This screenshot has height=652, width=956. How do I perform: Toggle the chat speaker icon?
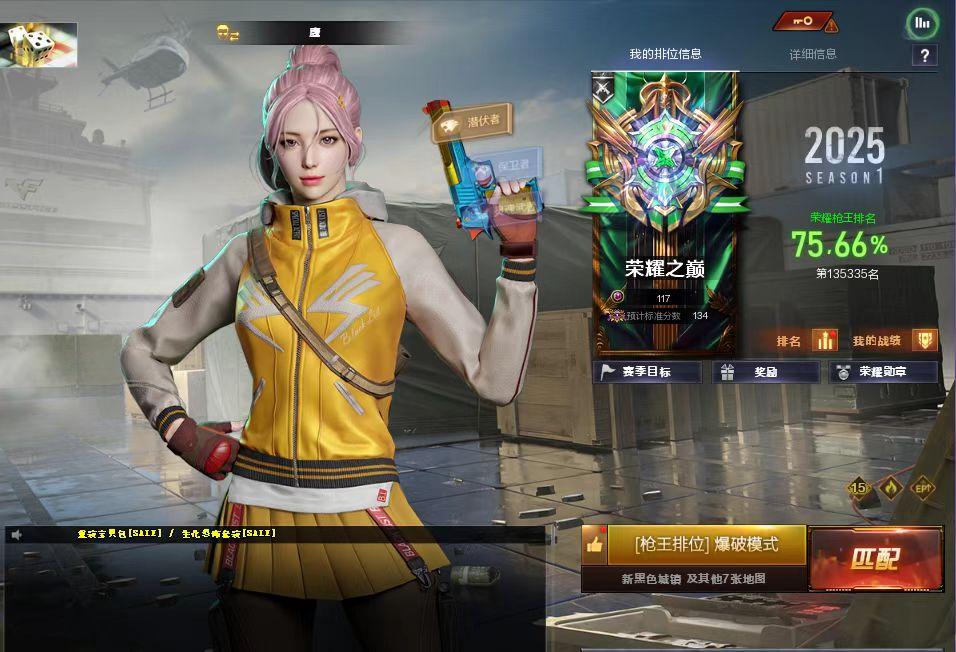pyautogui.click(x=17, y=535)
